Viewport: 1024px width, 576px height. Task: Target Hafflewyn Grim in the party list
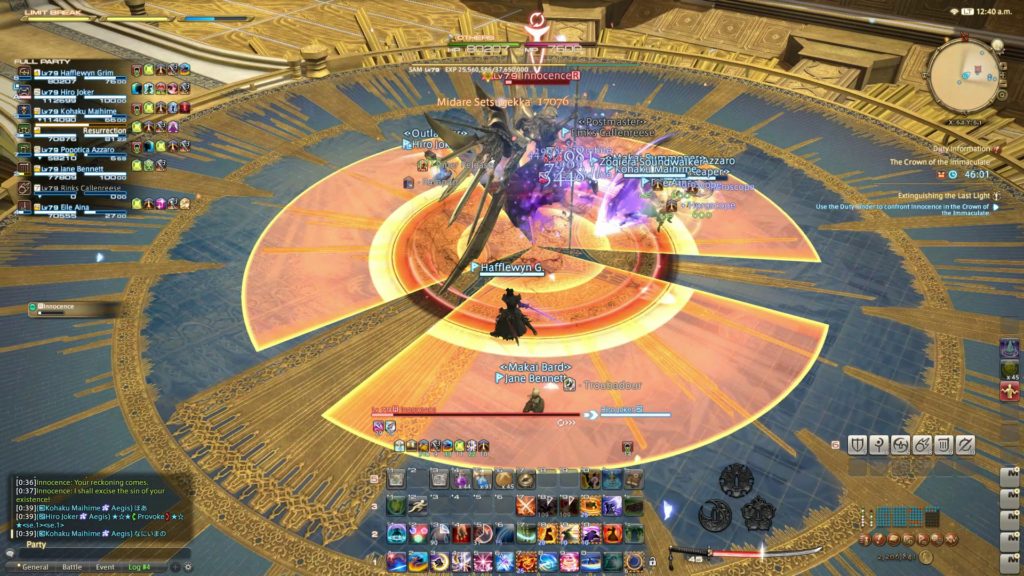point(73,72)
